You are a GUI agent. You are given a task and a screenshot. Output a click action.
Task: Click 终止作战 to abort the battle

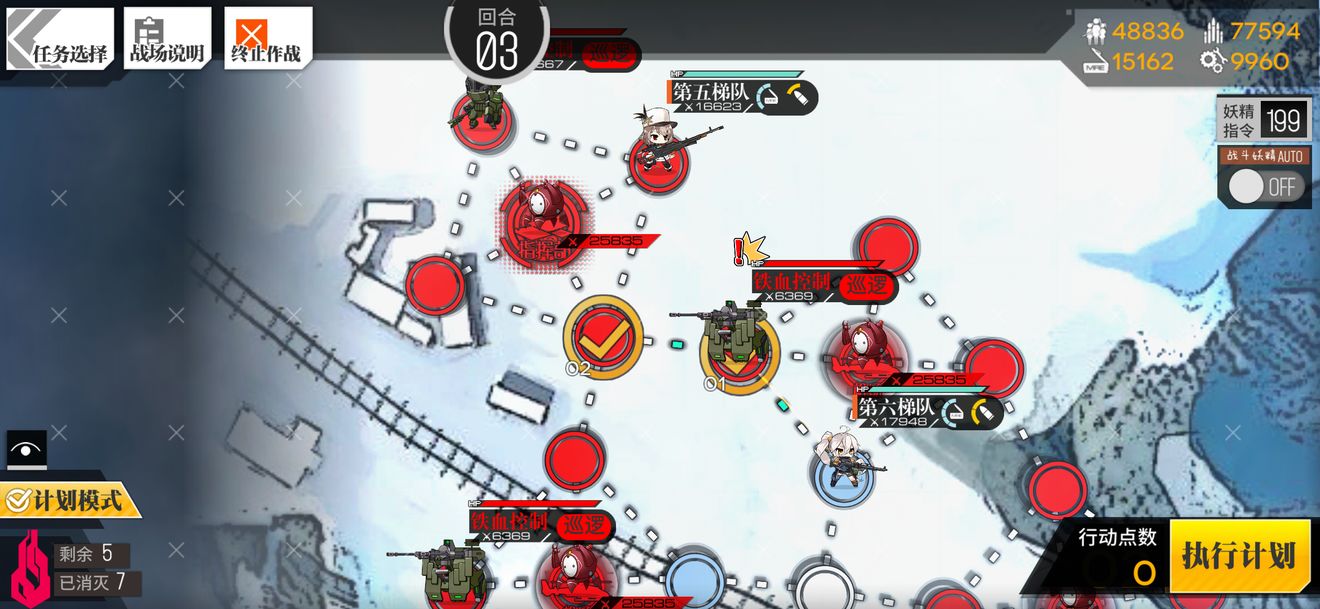(x=267, y=39)
